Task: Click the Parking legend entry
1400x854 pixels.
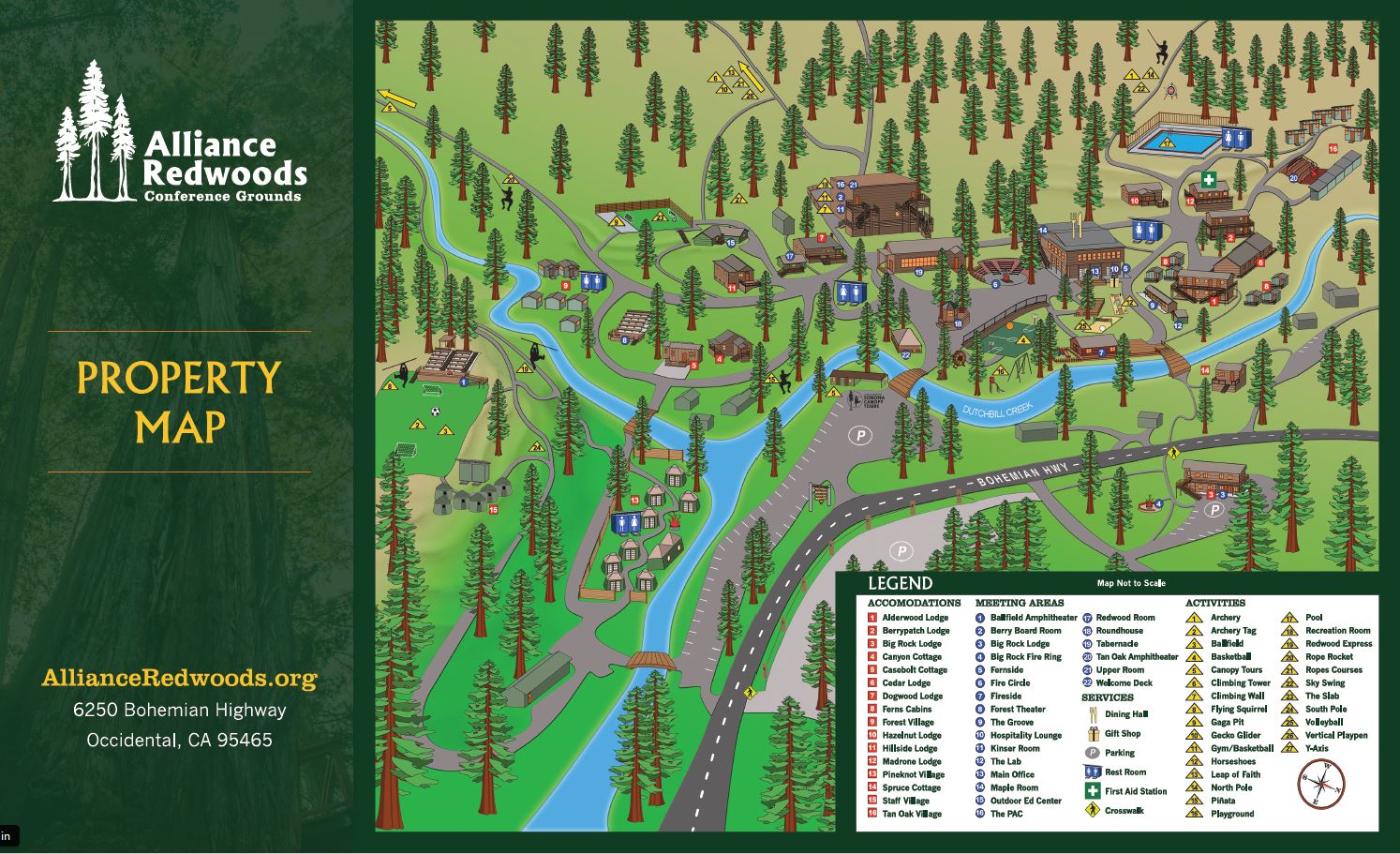Action: coord(1119,753)
